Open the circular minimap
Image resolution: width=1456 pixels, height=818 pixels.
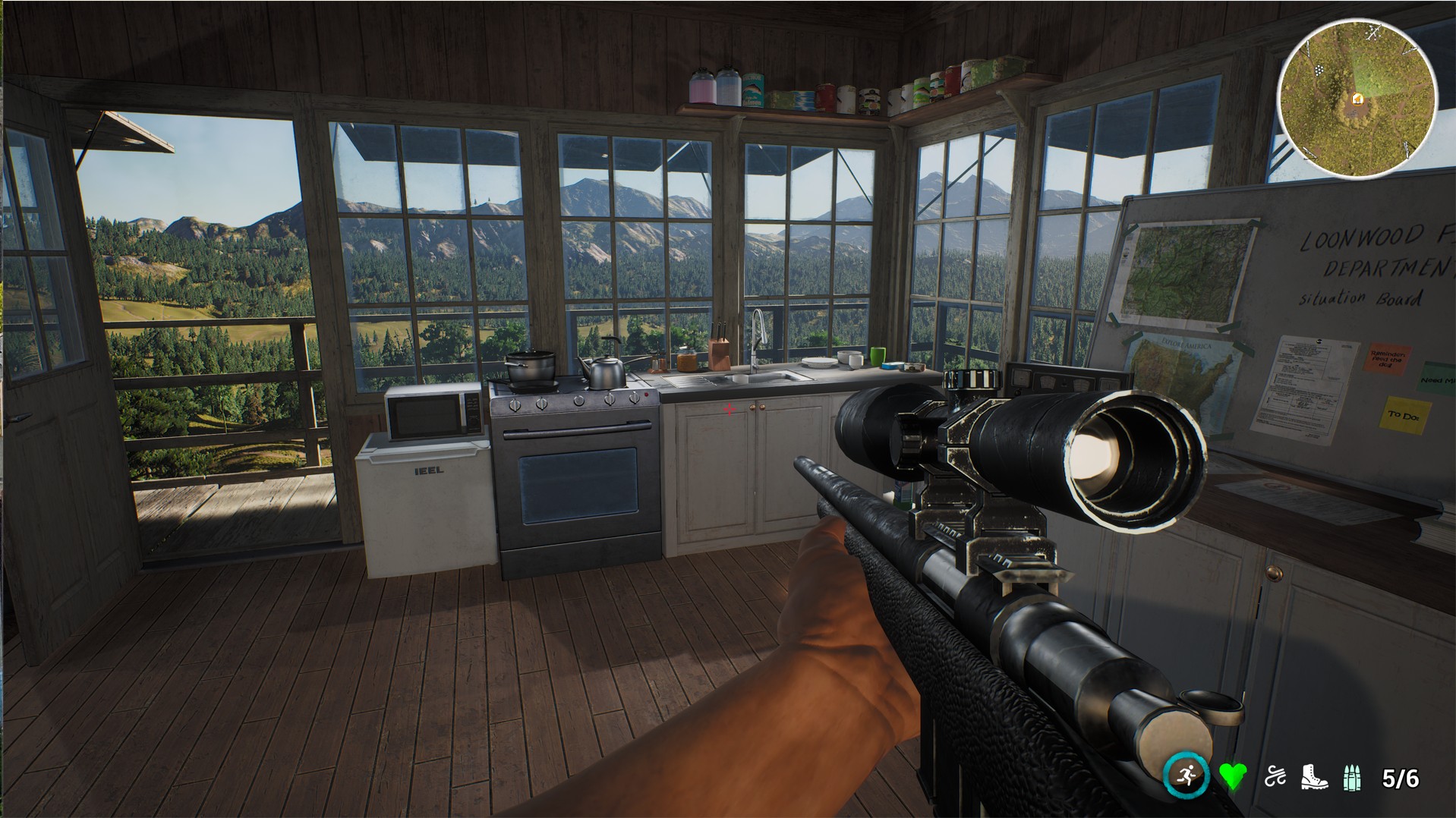(1357, 96)
